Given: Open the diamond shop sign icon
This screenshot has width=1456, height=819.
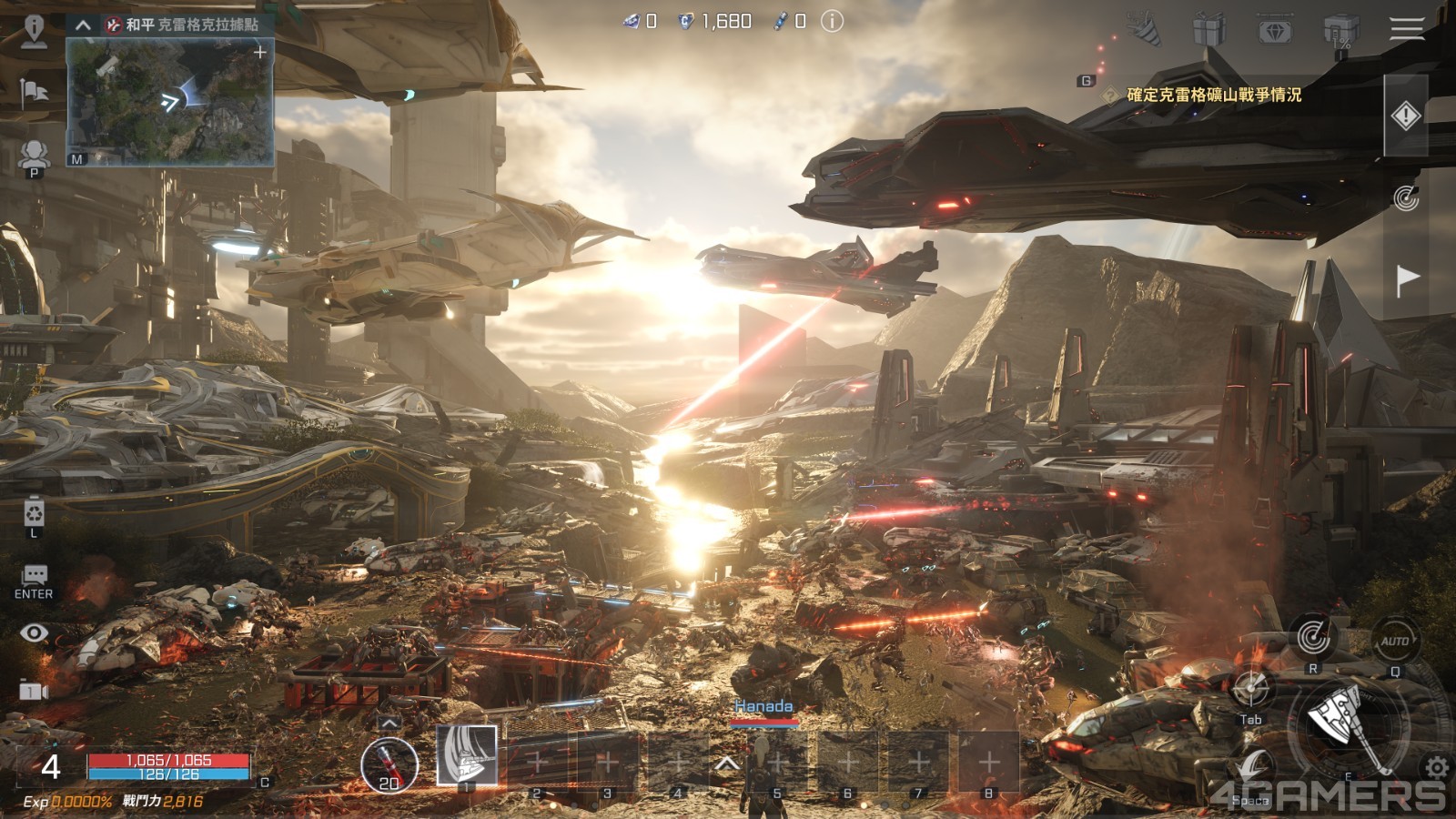Looking at the screenshot, I should (x=1275, y=31).
